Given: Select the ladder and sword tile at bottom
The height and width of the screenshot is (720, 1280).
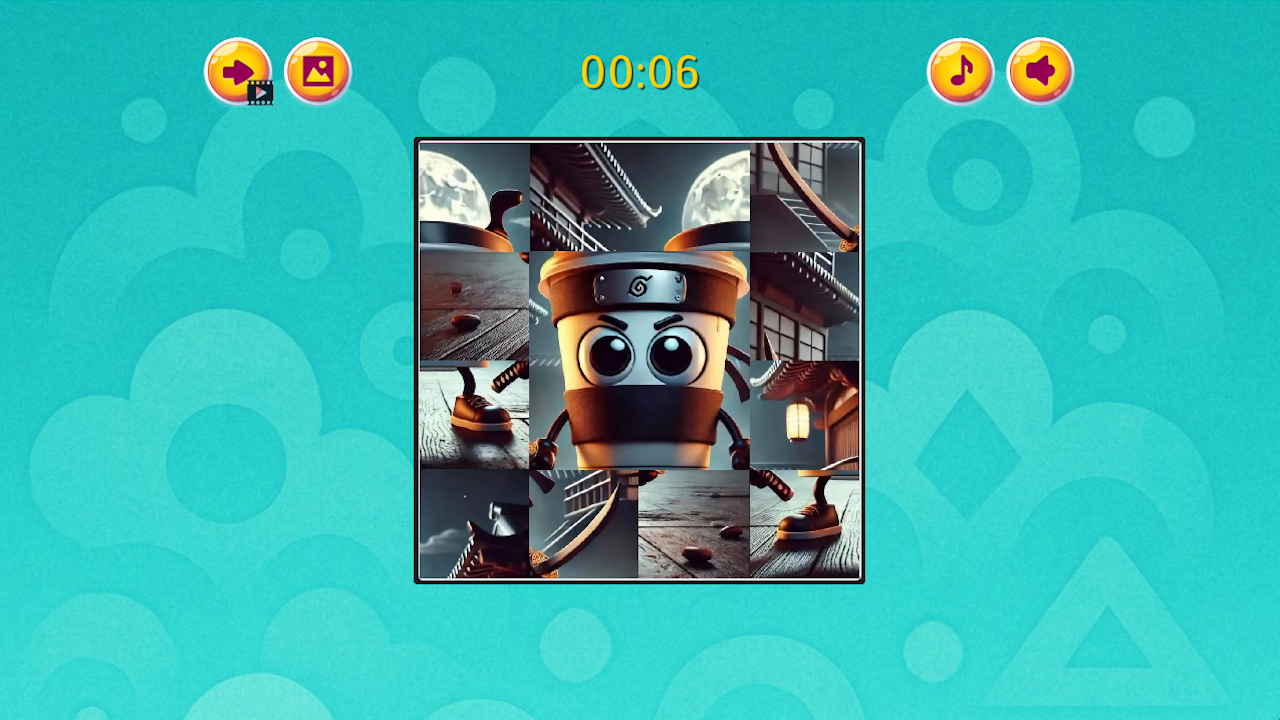Looking at the screenshot, I should tap(583, 523).
